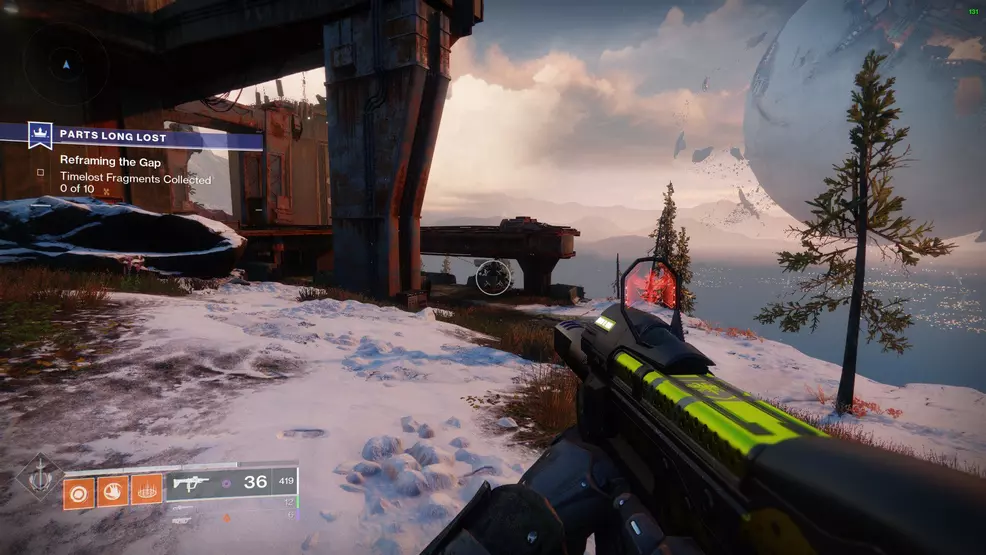Trigger the flaming fist melee ability
This screenshot has height=555, width=986.
[113, 490]
